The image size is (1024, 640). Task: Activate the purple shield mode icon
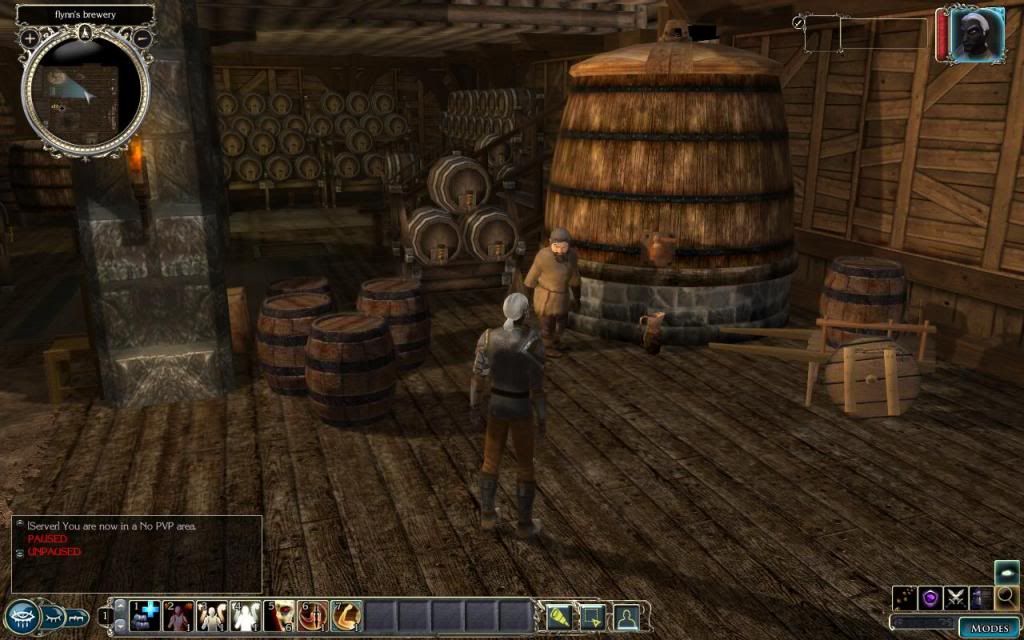point(930,598)
